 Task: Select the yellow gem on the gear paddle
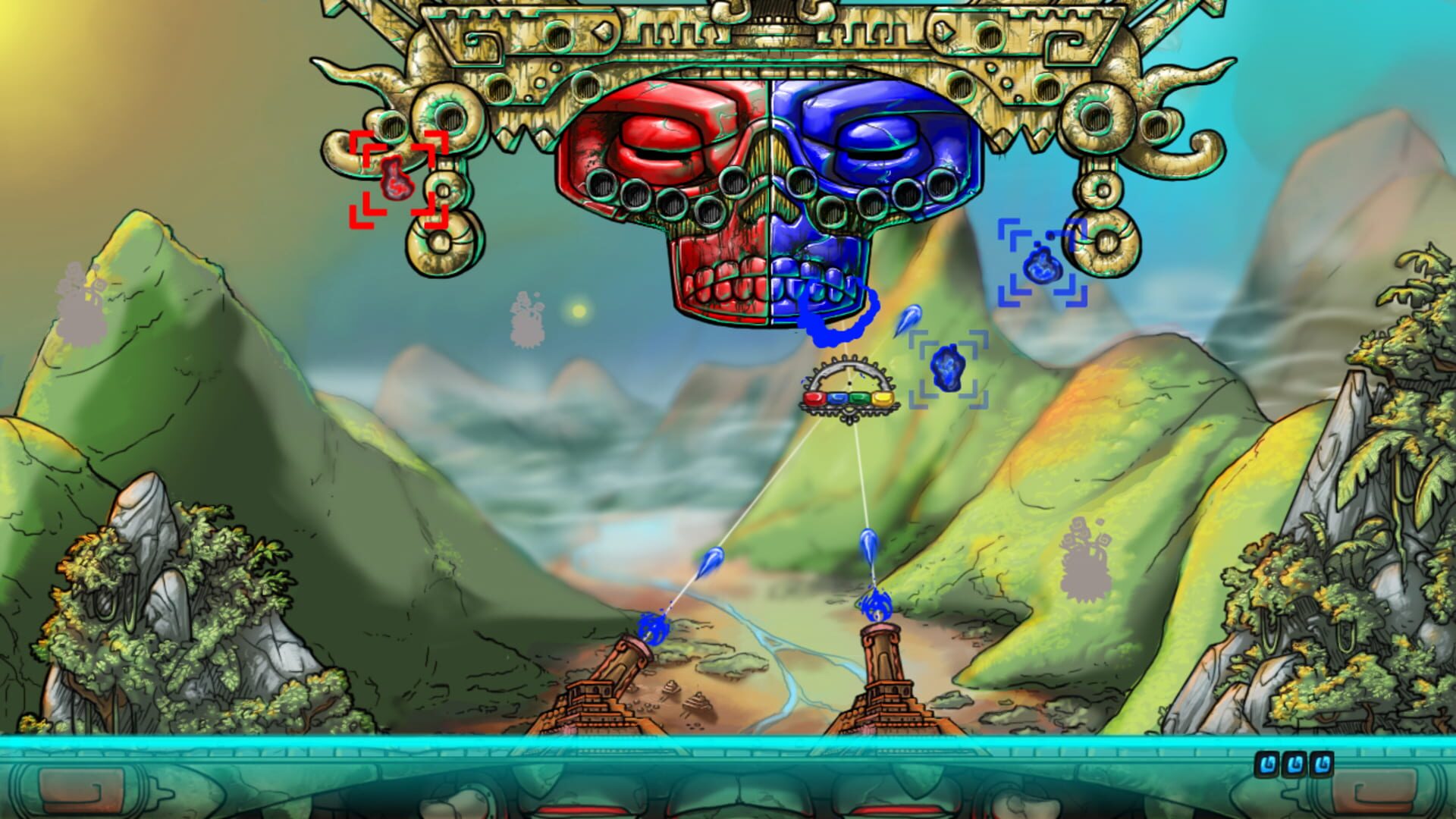(881, 398)
